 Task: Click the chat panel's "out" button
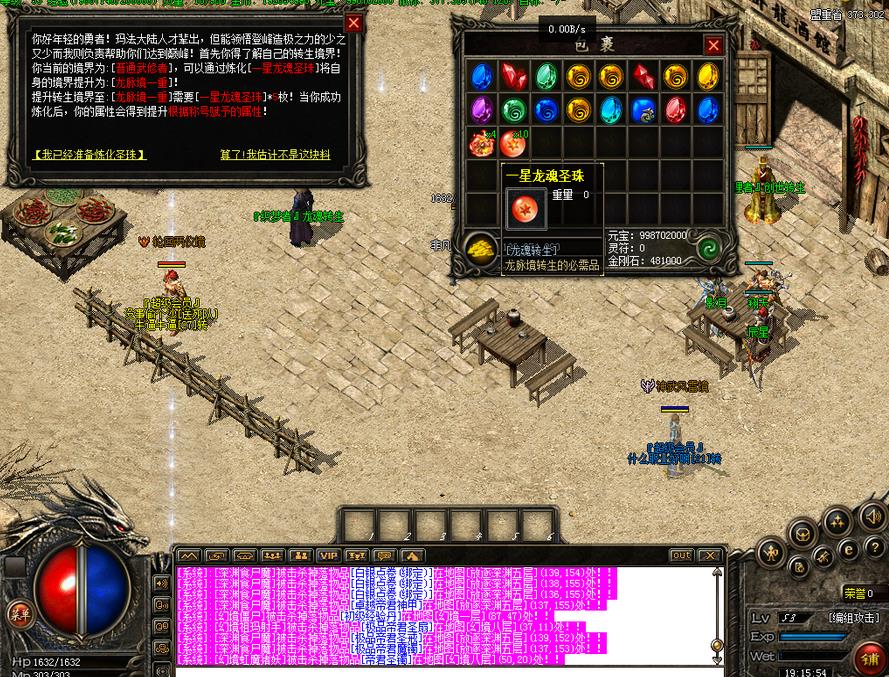tap(681, 555)
